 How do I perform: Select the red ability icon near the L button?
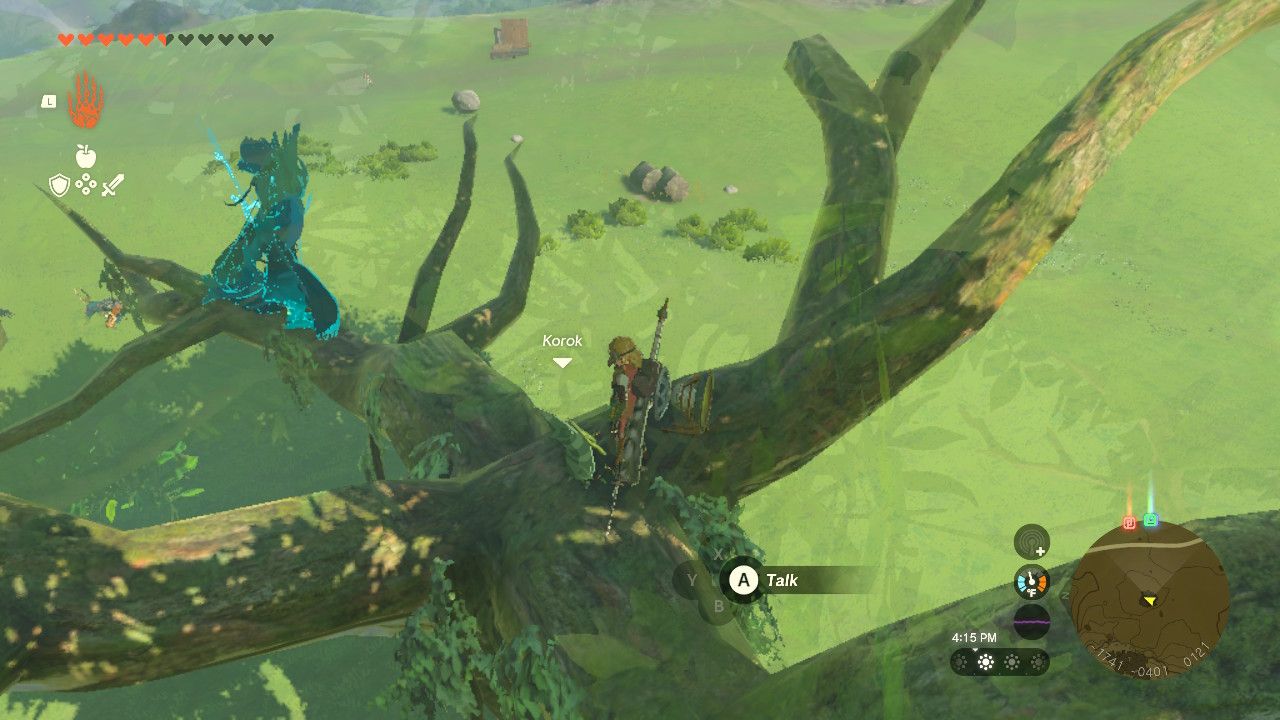[84, 104]
